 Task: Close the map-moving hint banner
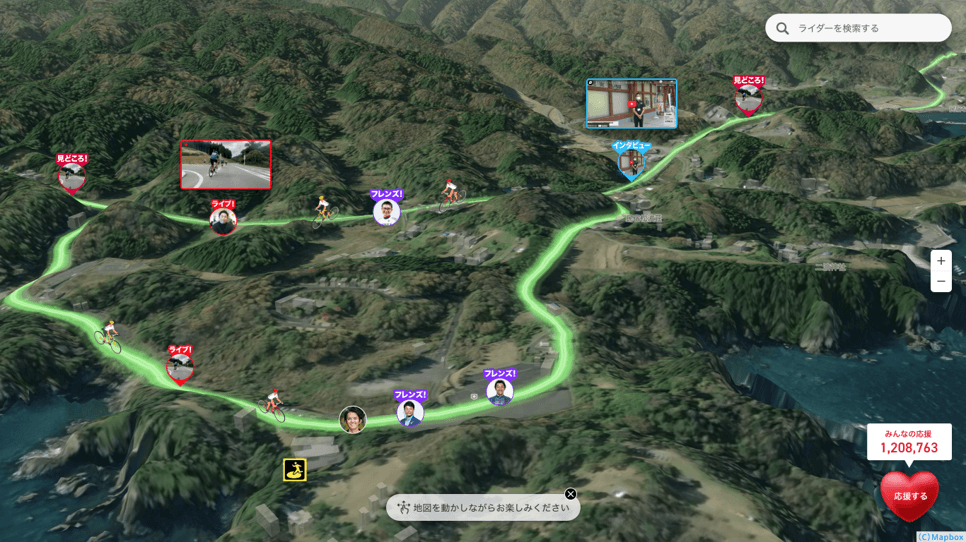[x=570, y=494]
